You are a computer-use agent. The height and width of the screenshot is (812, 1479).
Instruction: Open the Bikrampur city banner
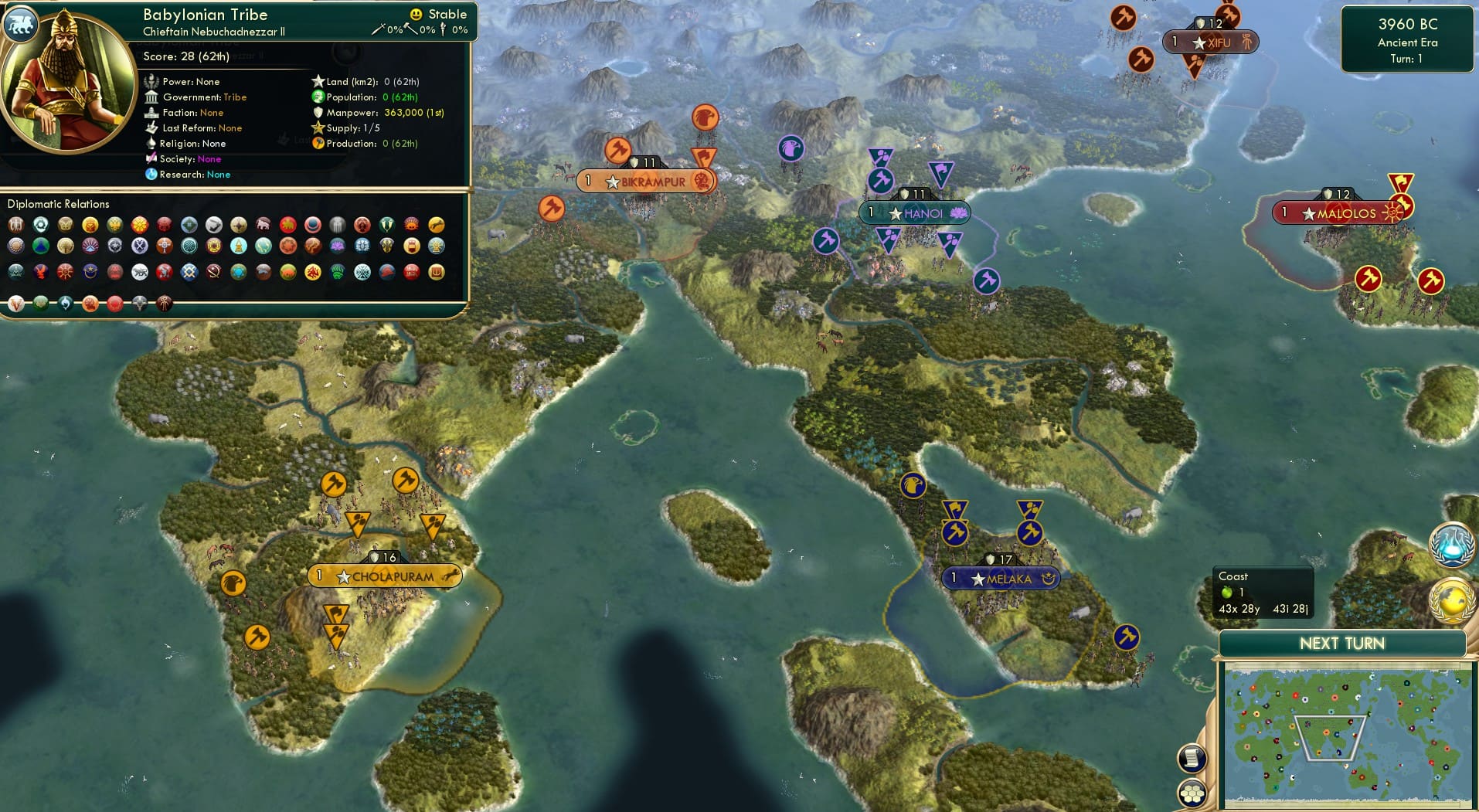tap(646, 182)
